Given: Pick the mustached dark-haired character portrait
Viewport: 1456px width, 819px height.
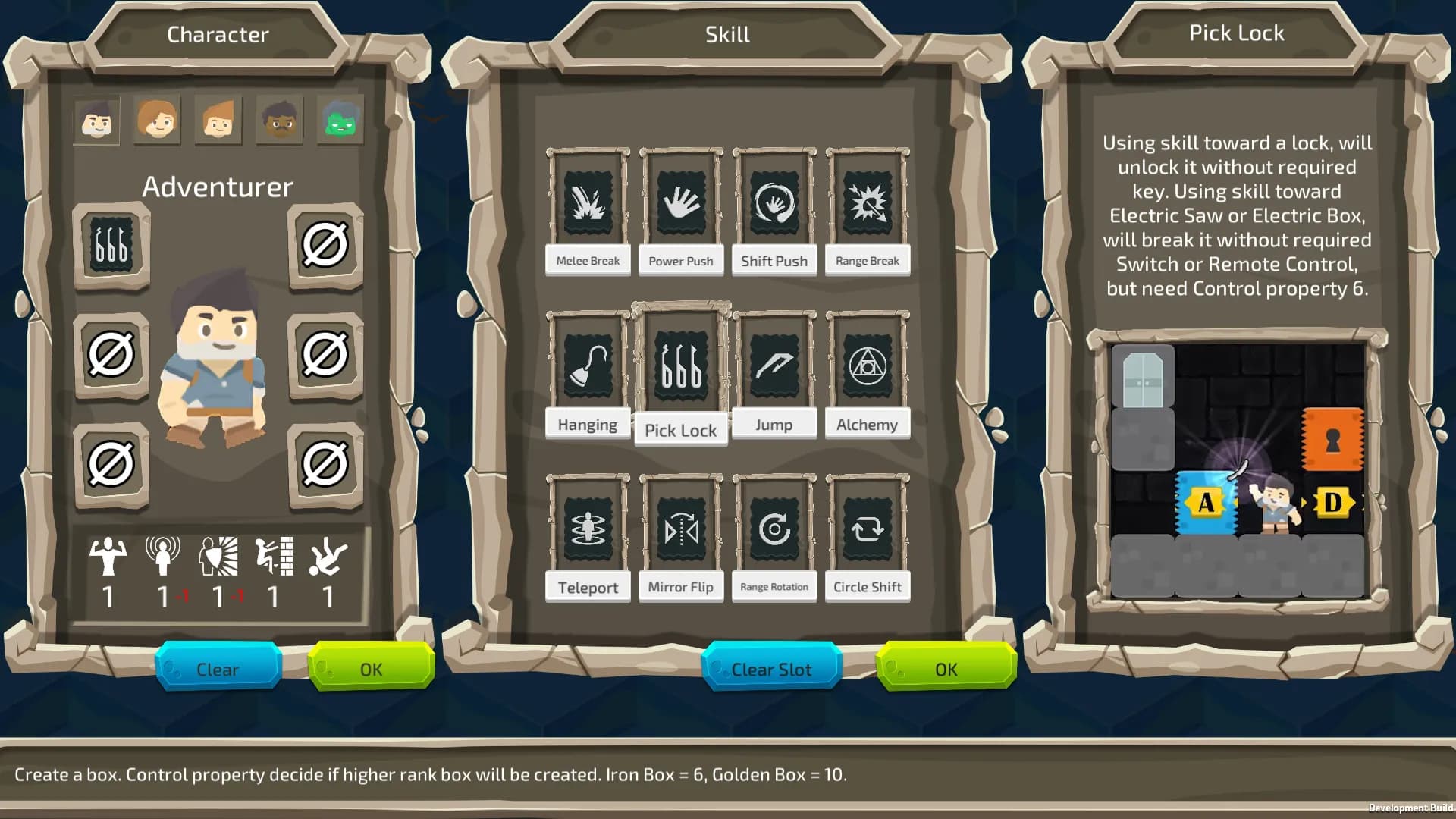Looking at the screenshot, I should [279, 120].
